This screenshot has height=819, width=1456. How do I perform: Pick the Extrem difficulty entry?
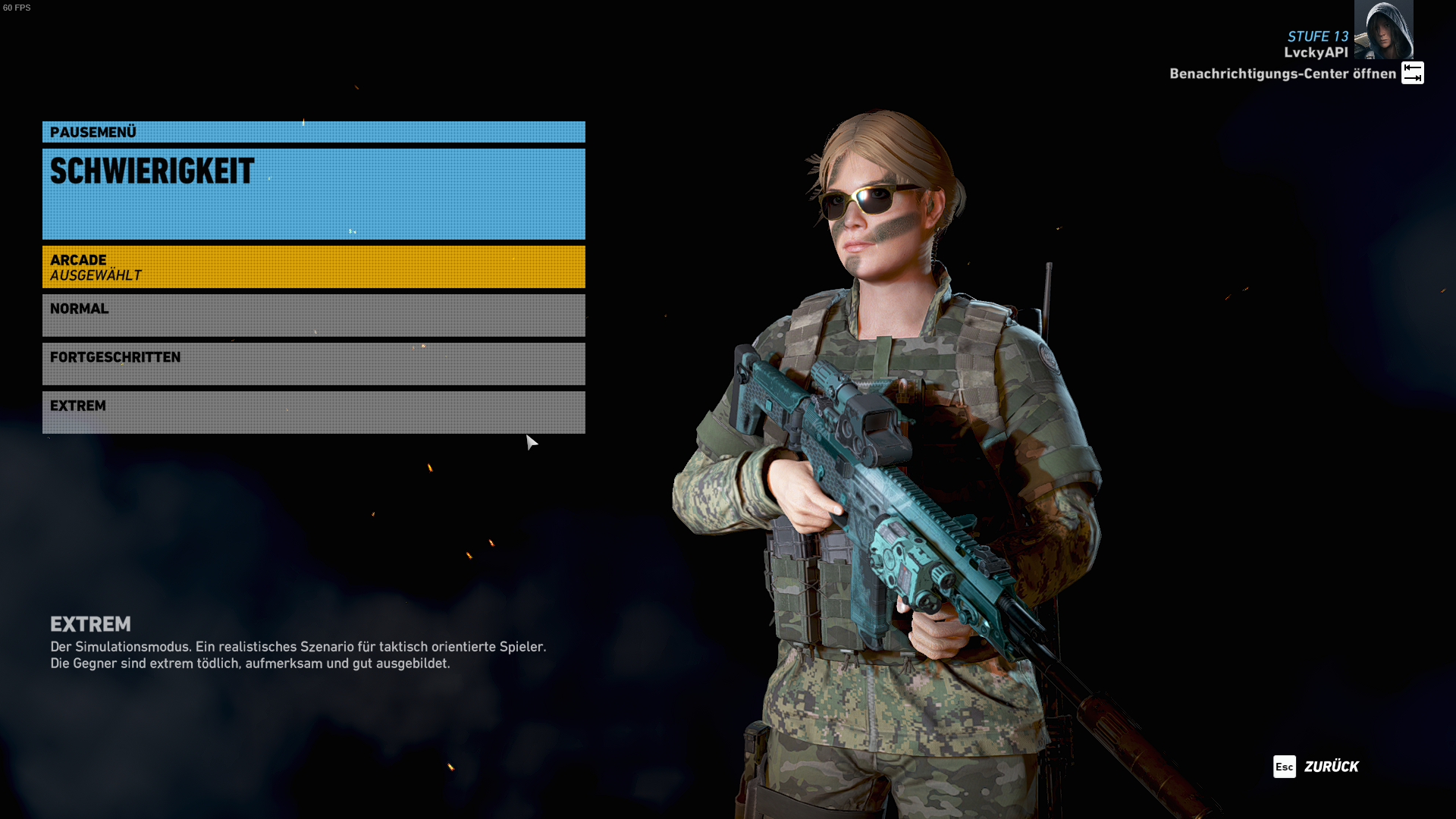(313, 413)
